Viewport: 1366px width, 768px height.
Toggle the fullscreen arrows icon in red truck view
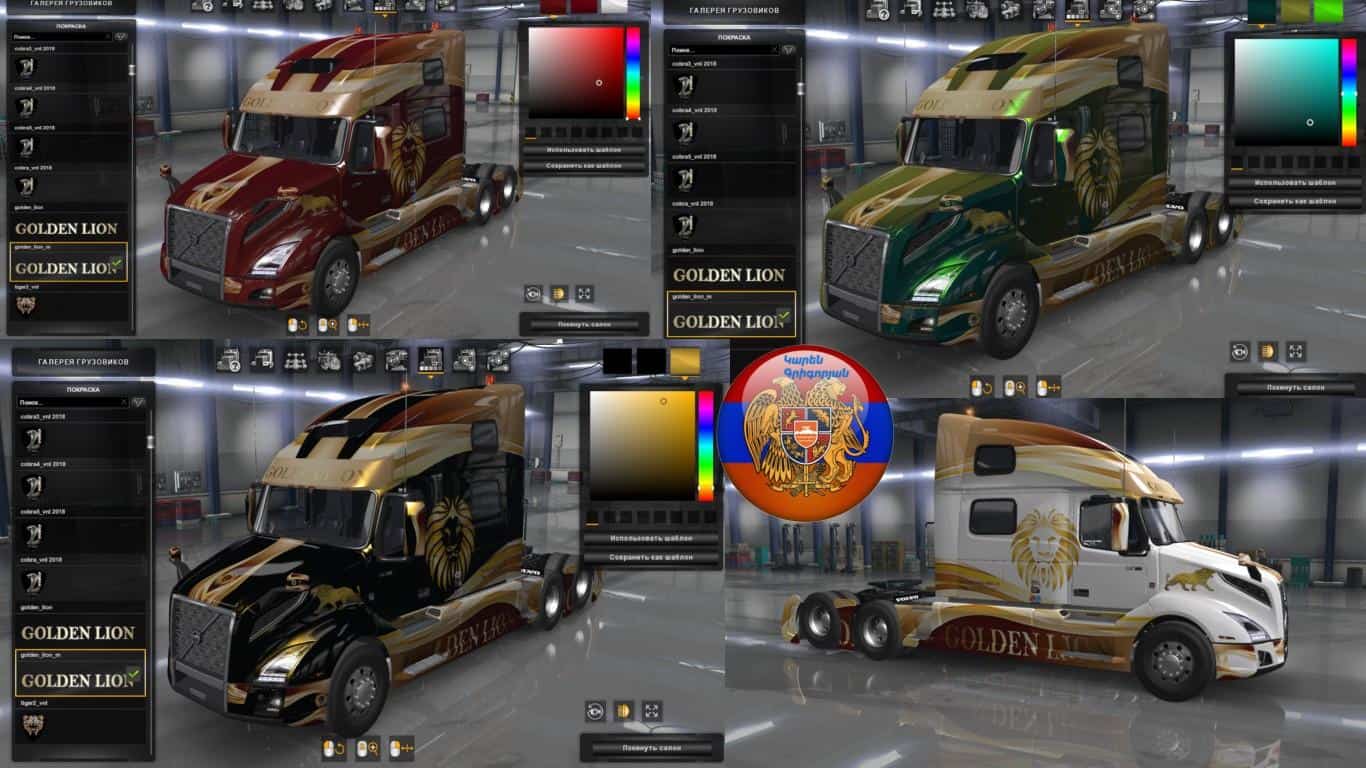click(x=584, y=293)
